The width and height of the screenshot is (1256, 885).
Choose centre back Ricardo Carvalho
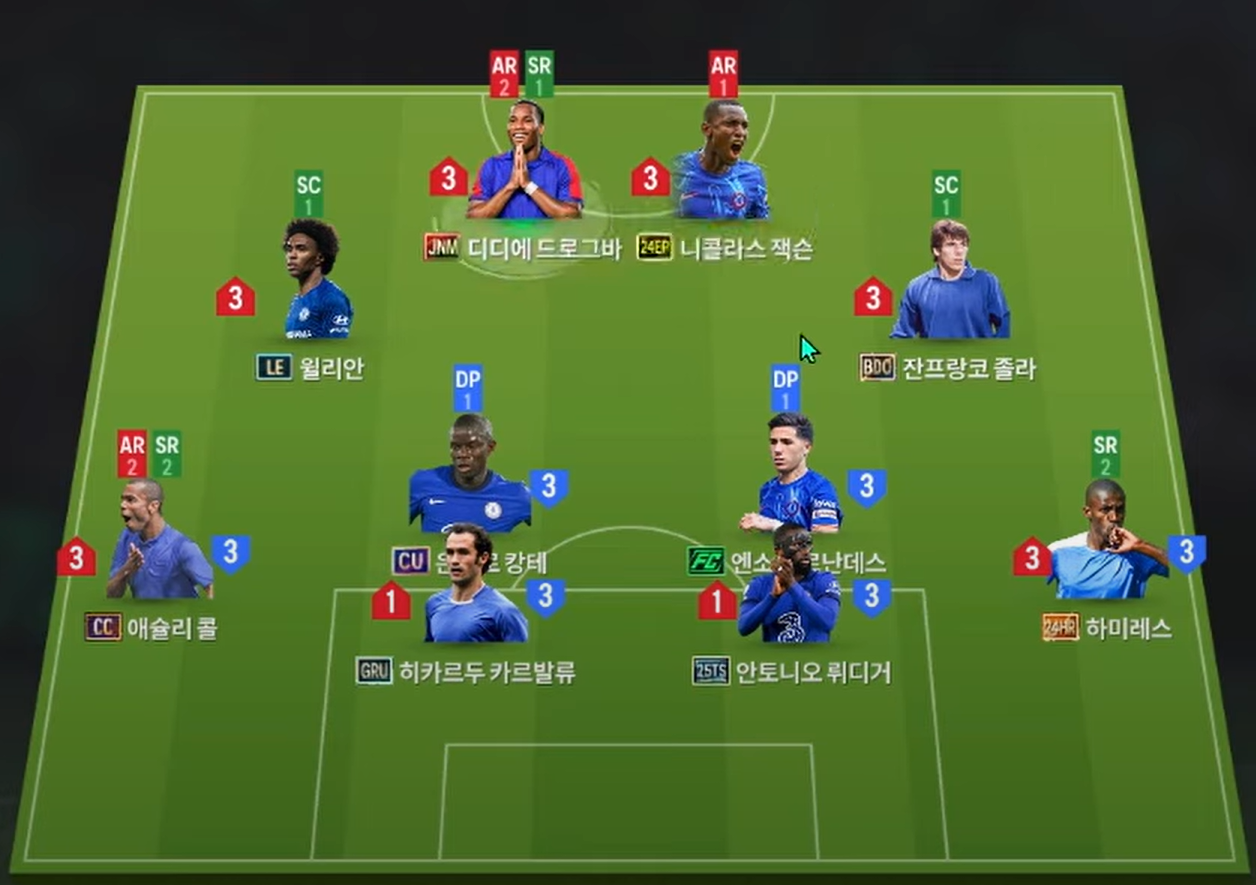click(475, 588)
